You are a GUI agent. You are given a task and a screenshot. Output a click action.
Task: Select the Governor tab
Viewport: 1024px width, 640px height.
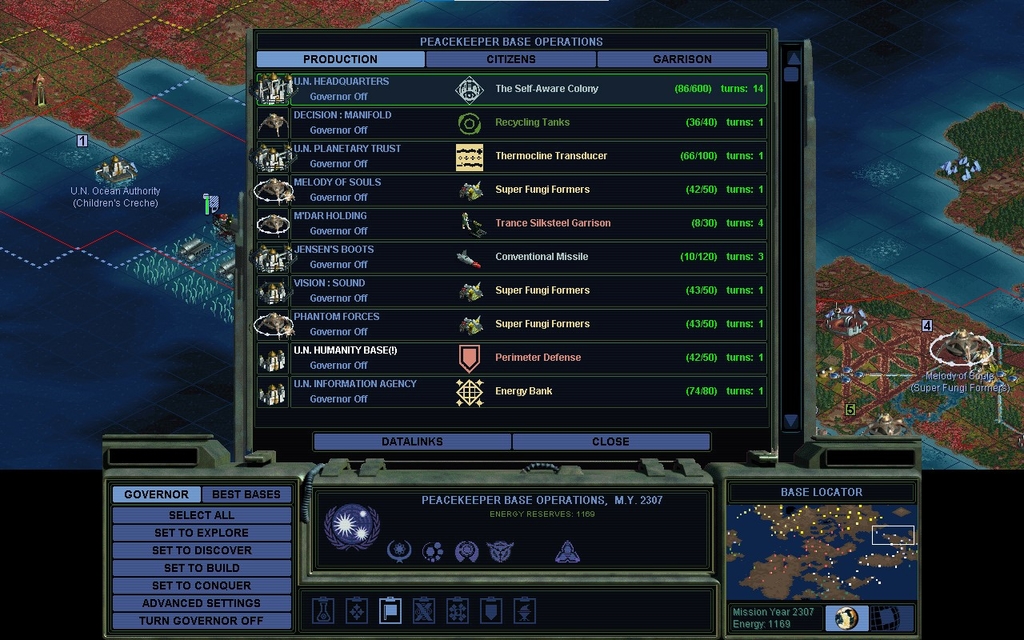(156, 494)
